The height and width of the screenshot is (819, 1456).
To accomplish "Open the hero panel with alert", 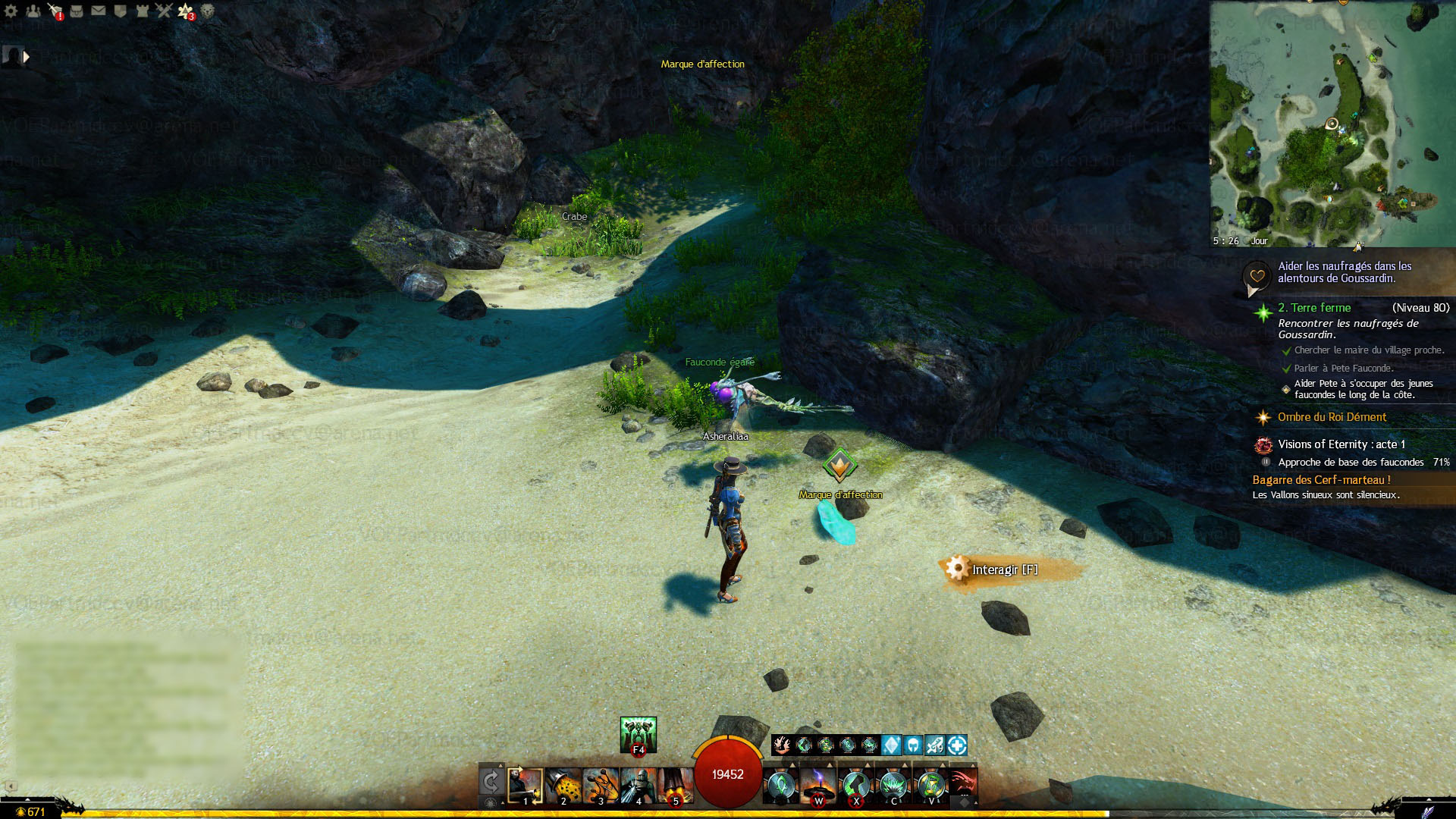I will (55, 11).
